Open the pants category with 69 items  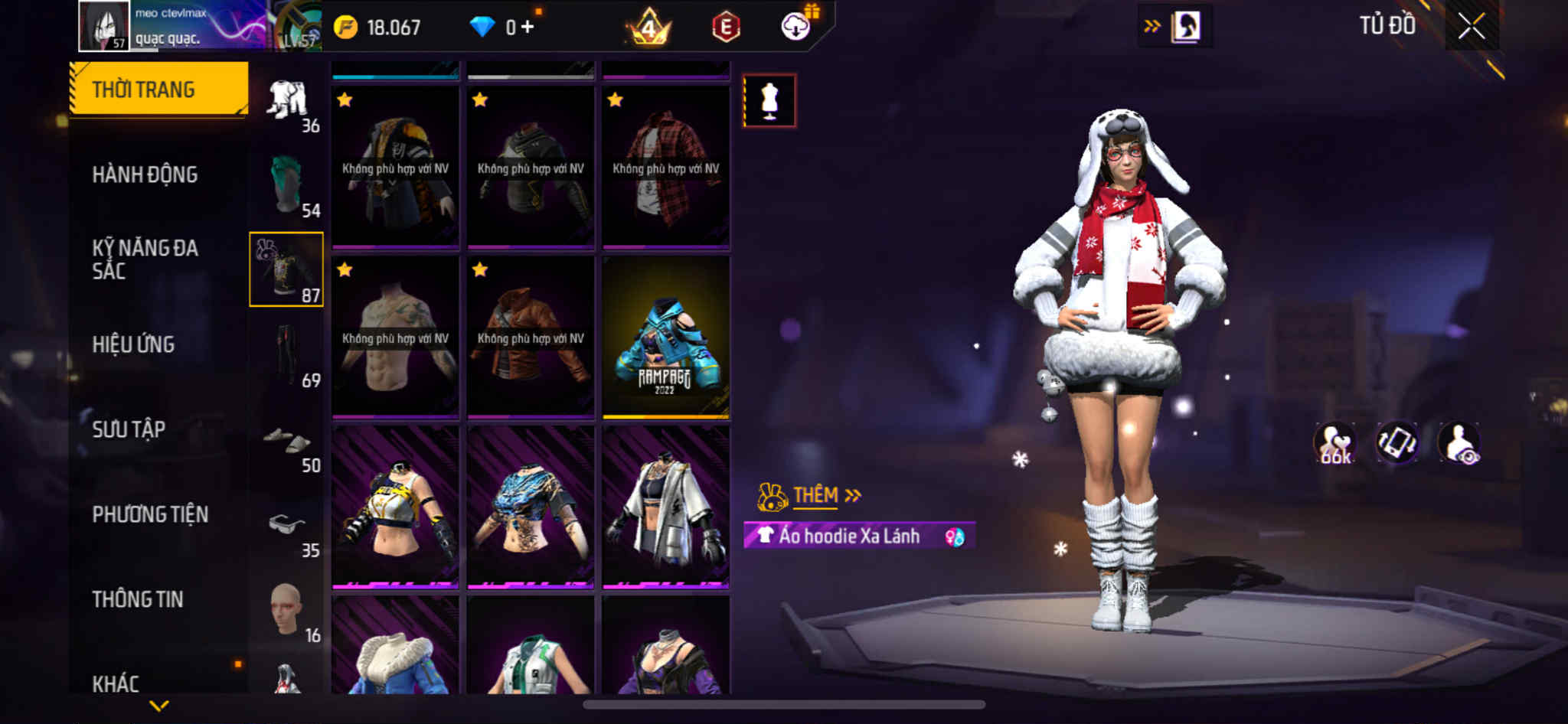287,356
